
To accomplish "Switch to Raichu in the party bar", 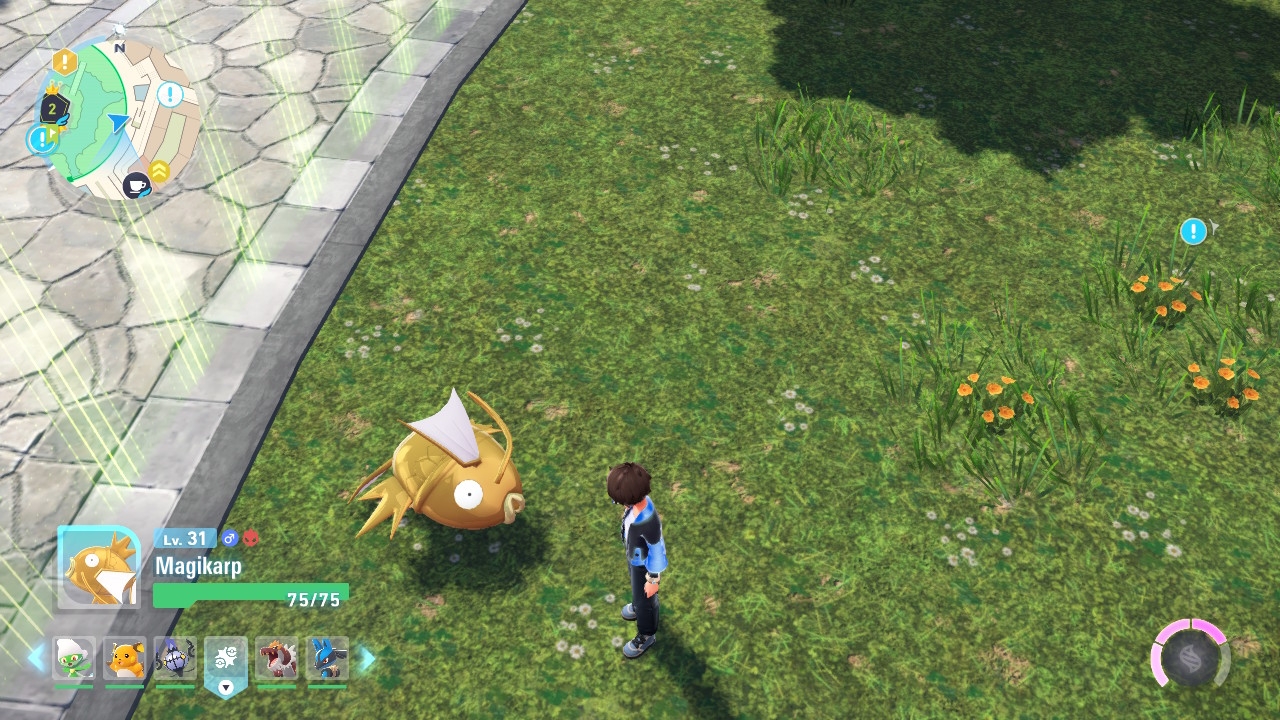I will coord(125,658).
